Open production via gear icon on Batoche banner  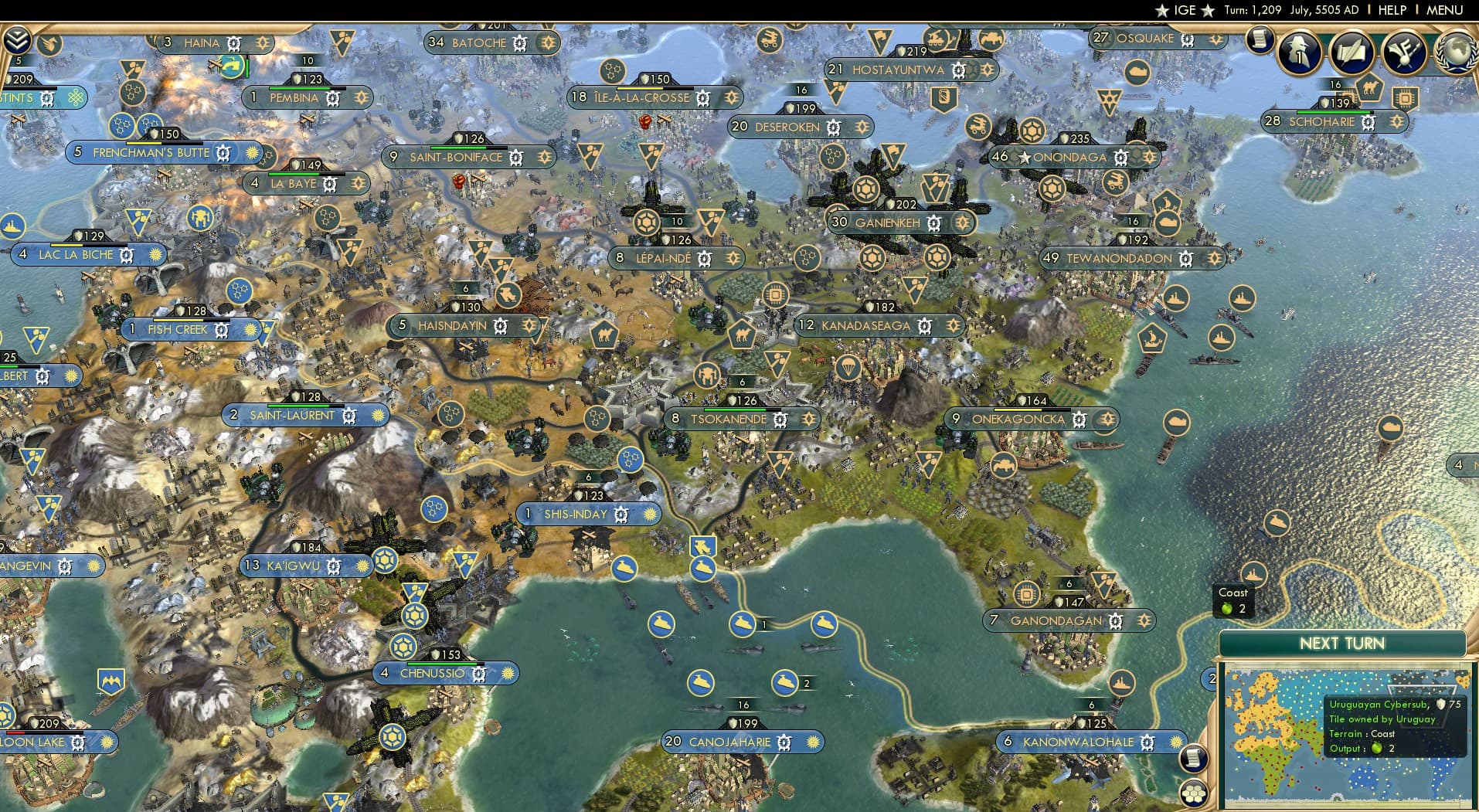tap(521, 43)
